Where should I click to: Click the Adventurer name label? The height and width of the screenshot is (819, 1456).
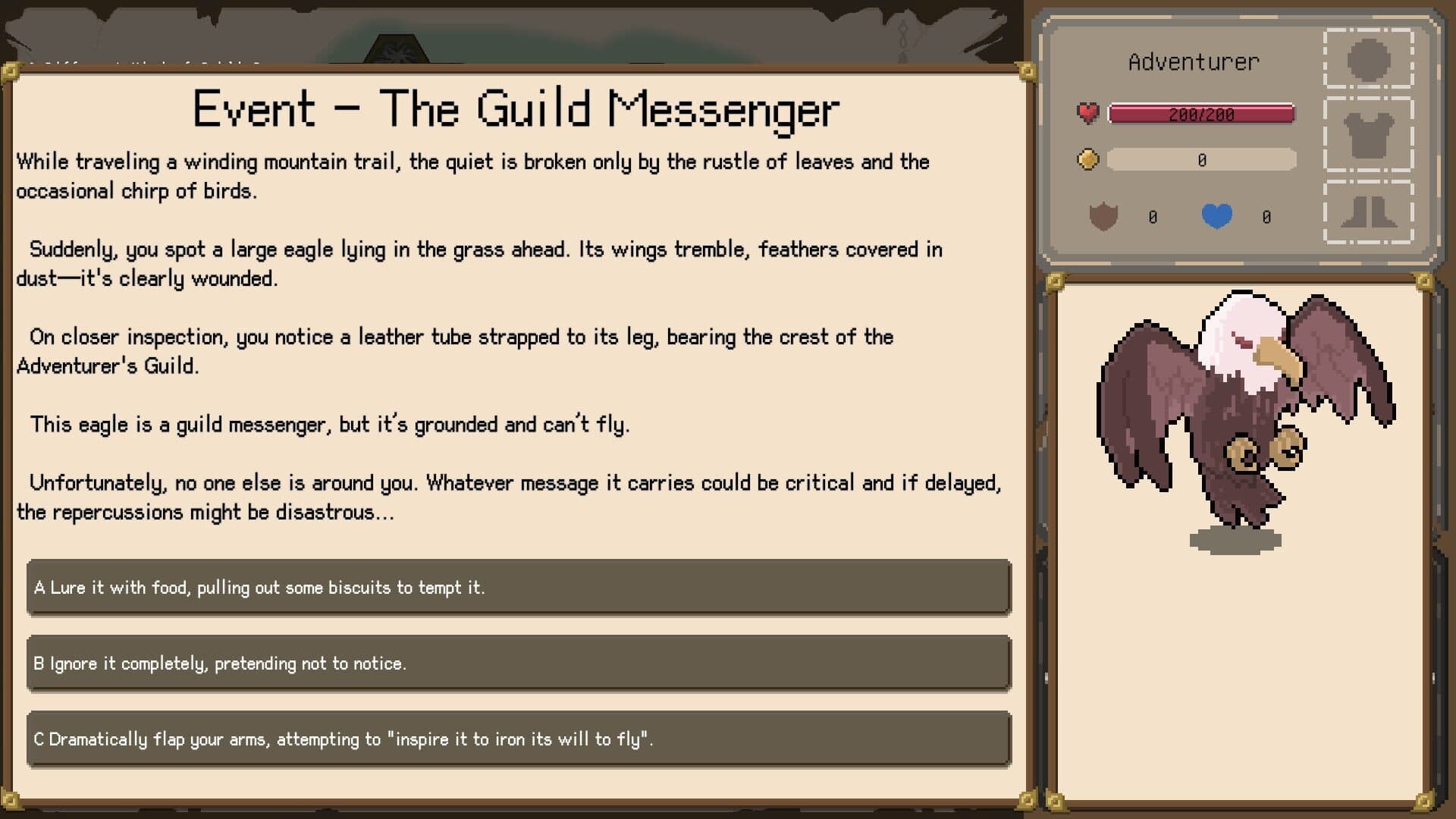pos(1193,61)
